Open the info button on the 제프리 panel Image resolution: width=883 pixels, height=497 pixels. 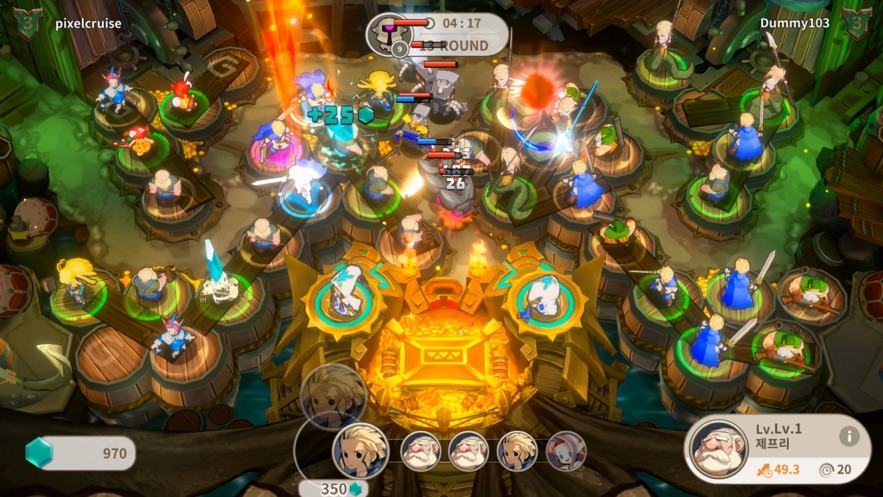coord(849,436)
